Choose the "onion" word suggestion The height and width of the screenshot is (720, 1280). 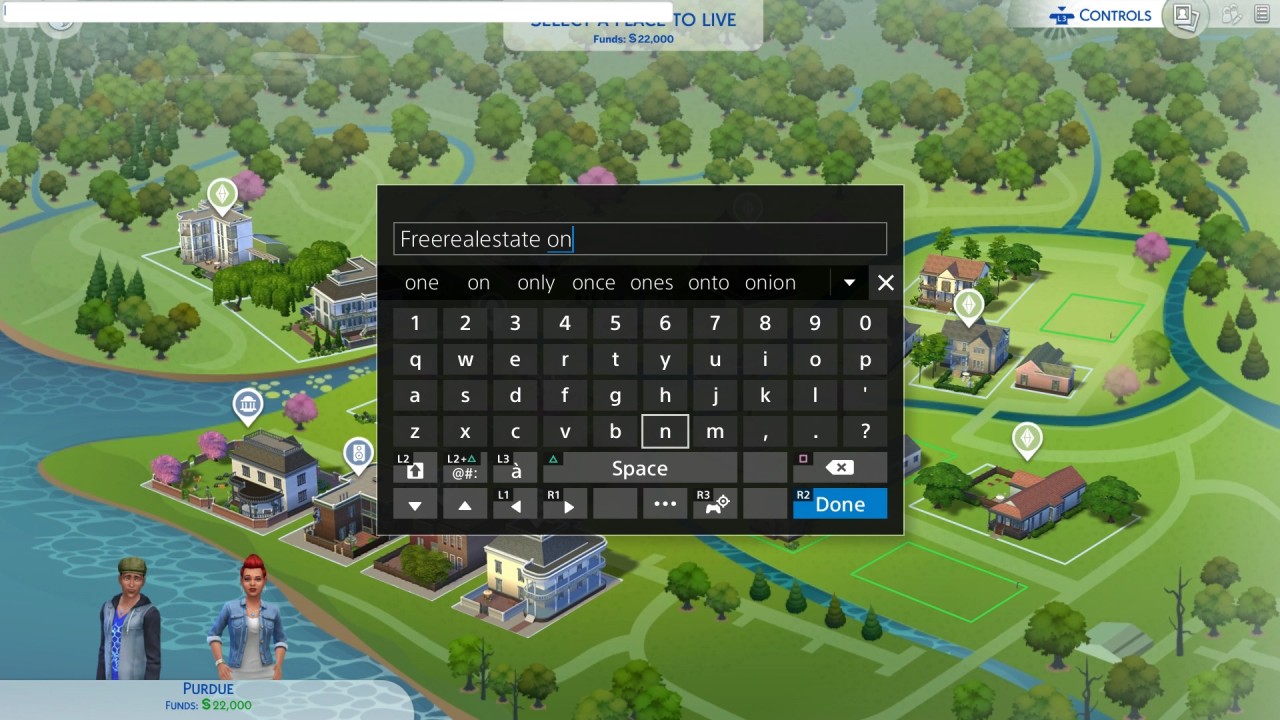tap(770, 283)
